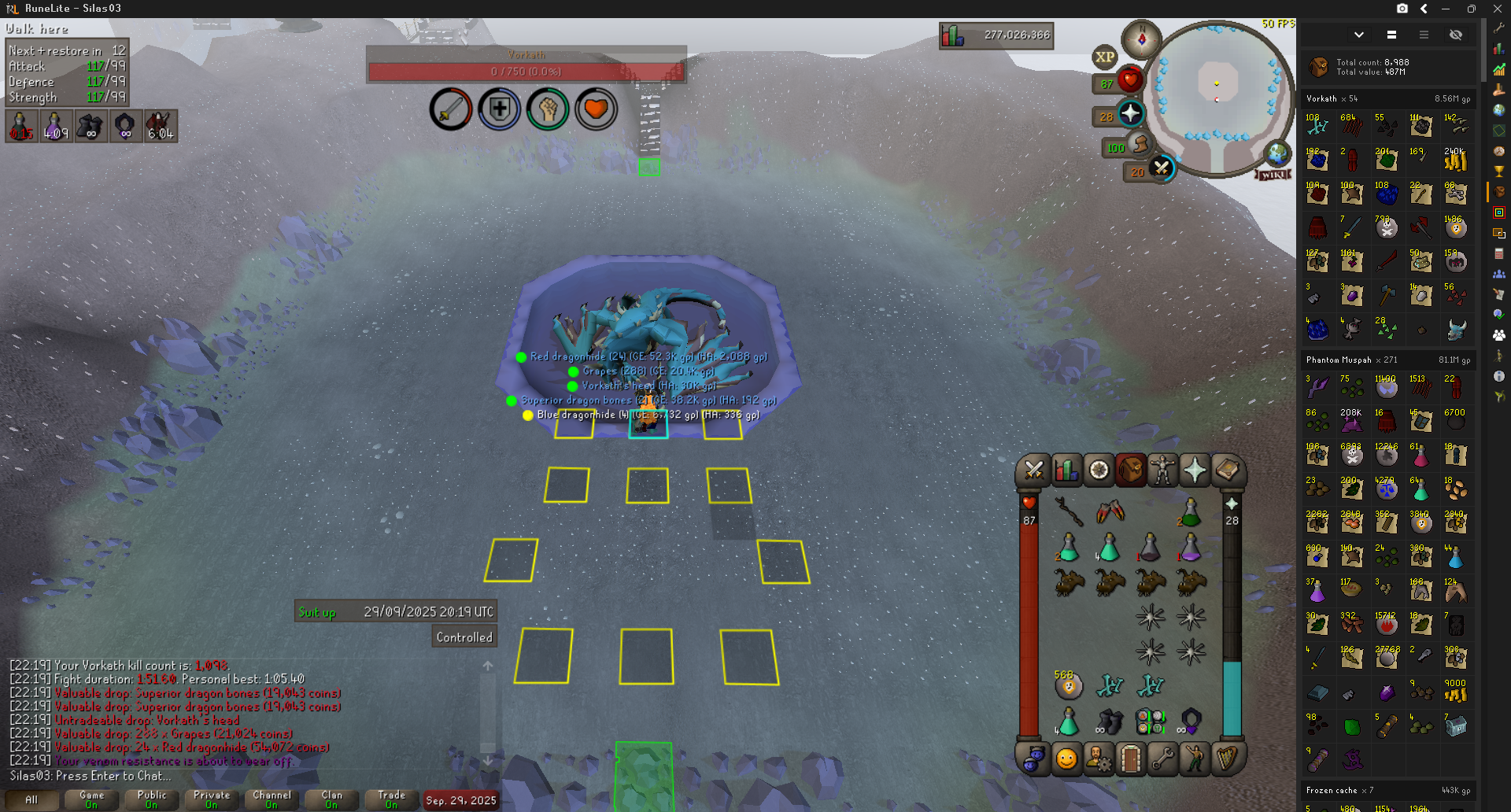Open the Settings wrench tab

1162,759
